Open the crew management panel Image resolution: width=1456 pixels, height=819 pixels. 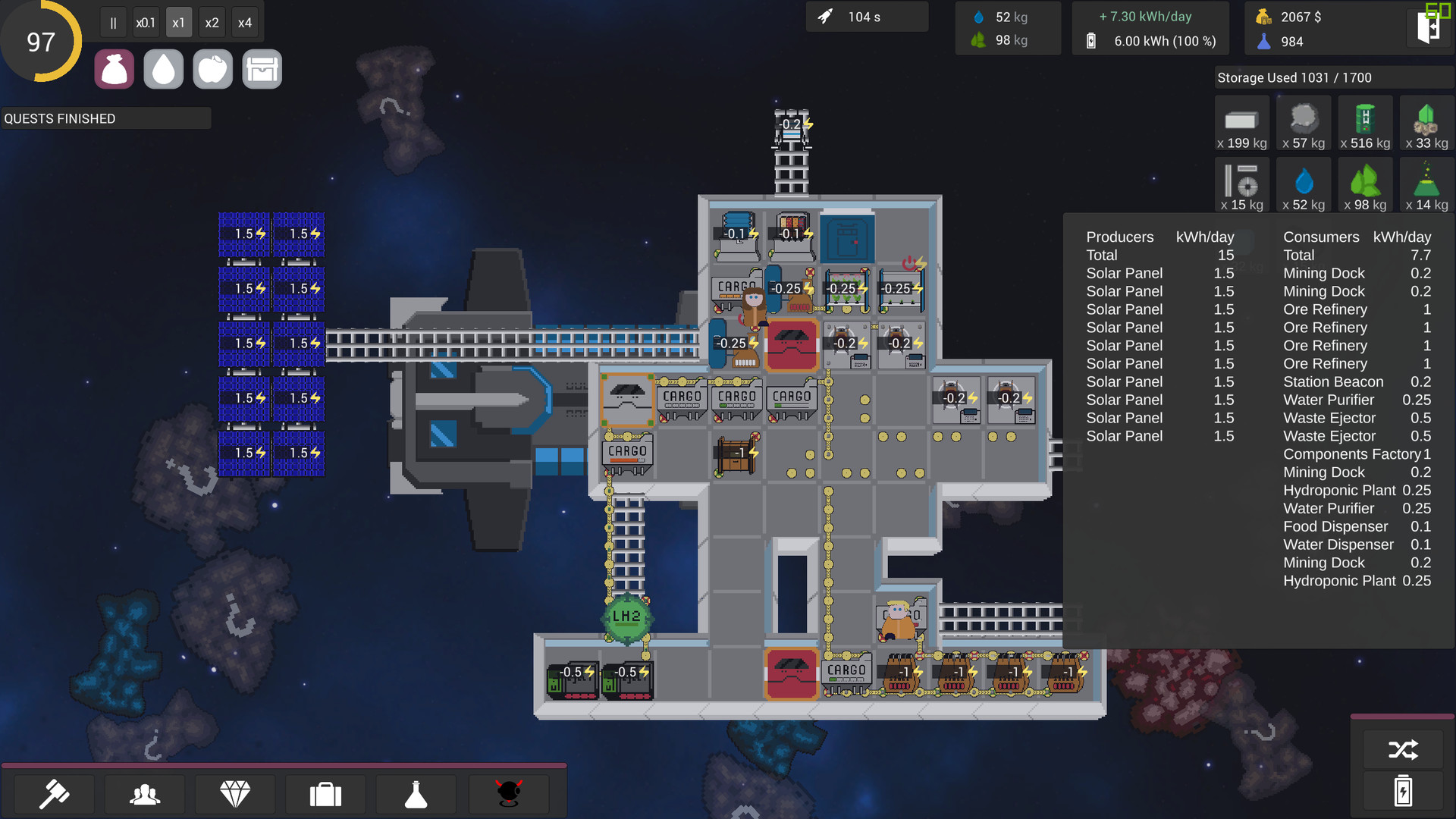(144, 794)
